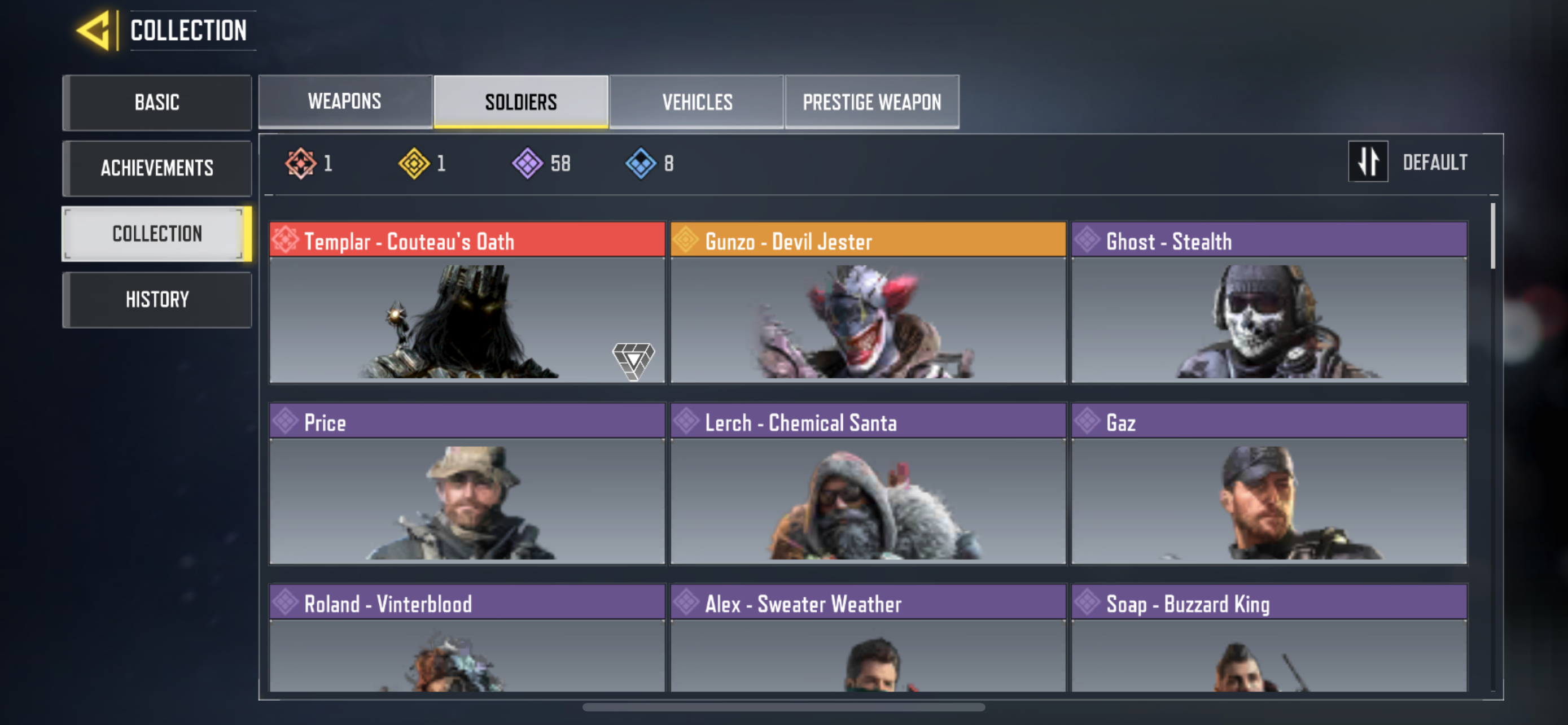This screenshot has width=1568, height=725.
Task: Toggle the sort direction arrows next to Default
Action: point(1368,161)
